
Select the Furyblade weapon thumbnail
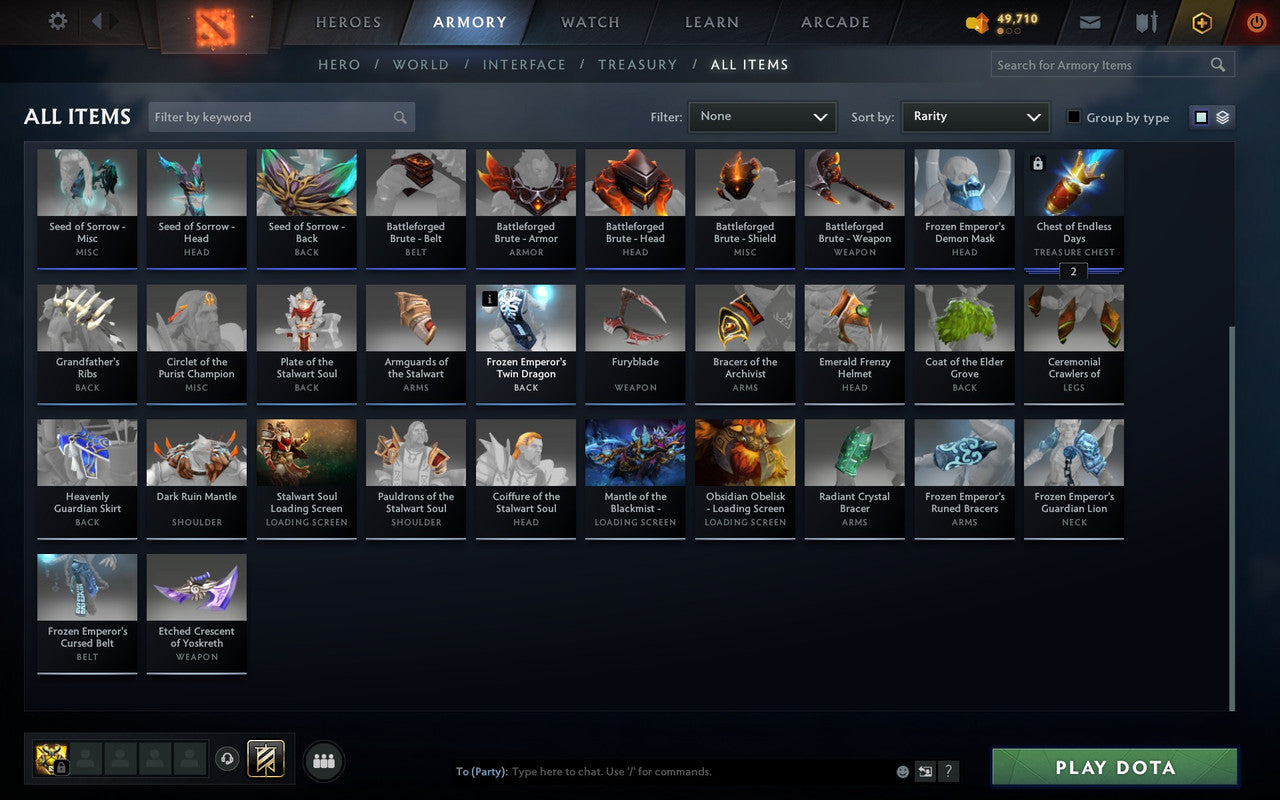click(x=635, y=316)
